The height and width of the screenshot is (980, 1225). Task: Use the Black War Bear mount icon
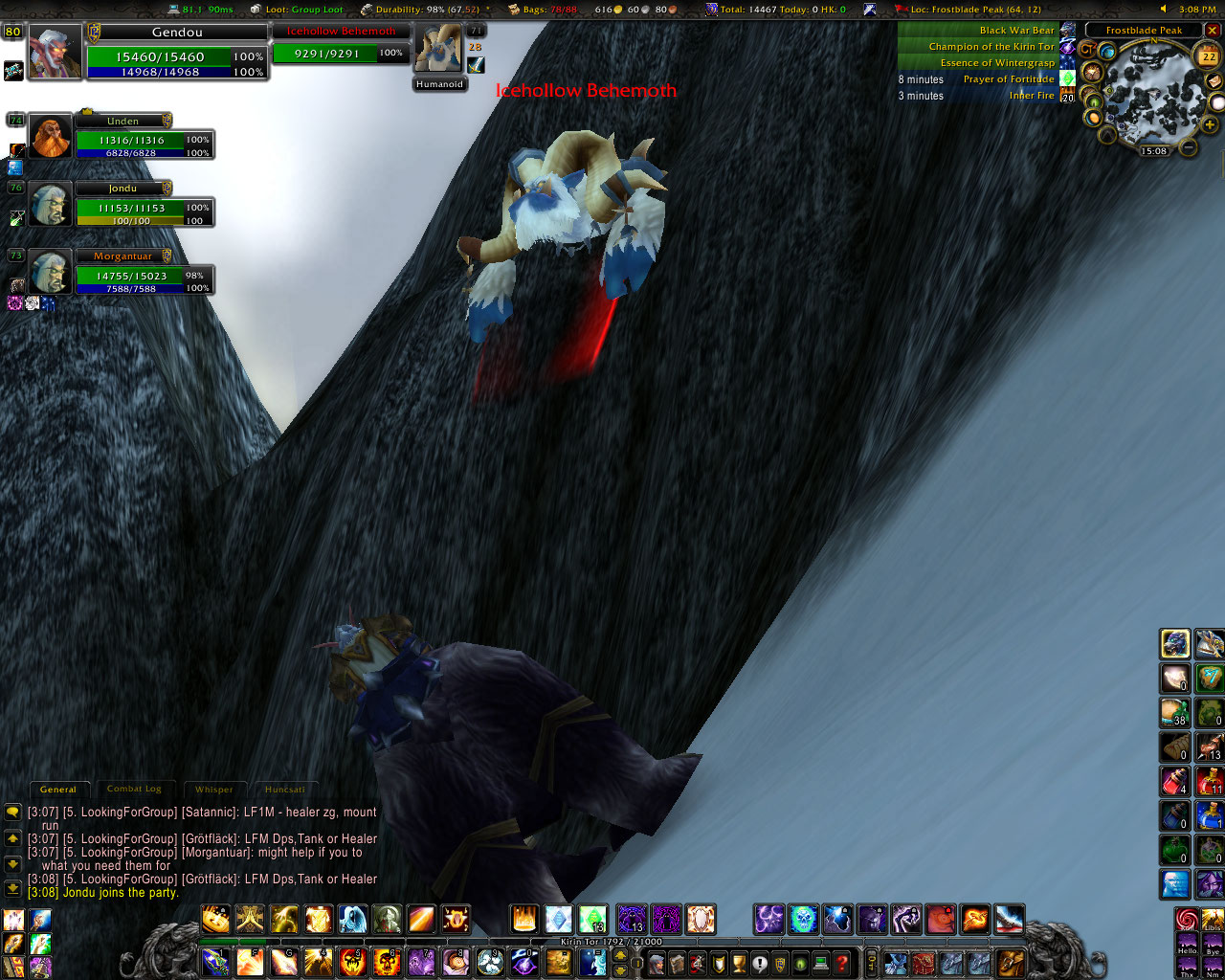coord(1068,30)
